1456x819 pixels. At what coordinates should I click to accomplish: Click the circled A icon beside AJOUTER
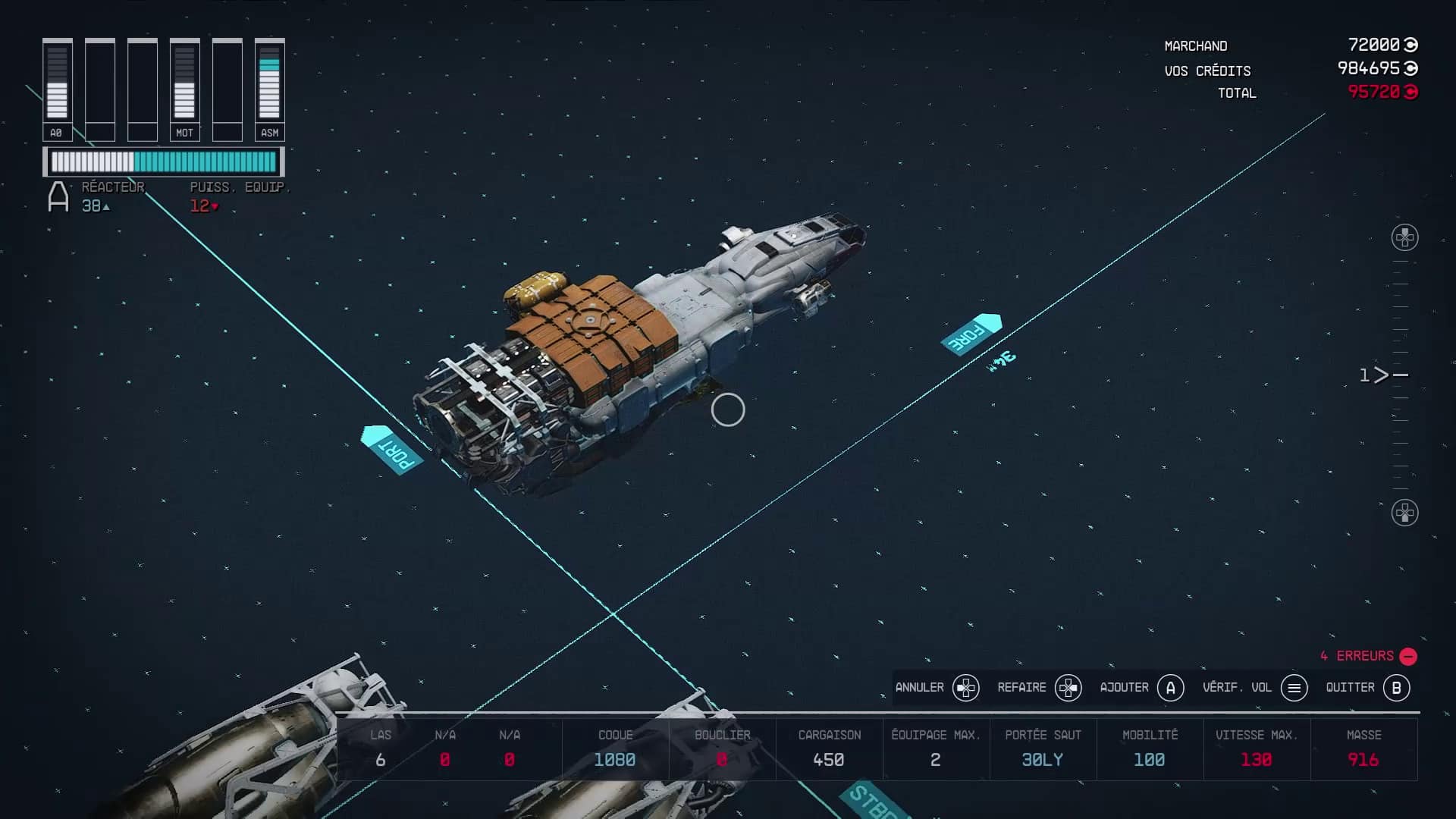coord(1172,688)
